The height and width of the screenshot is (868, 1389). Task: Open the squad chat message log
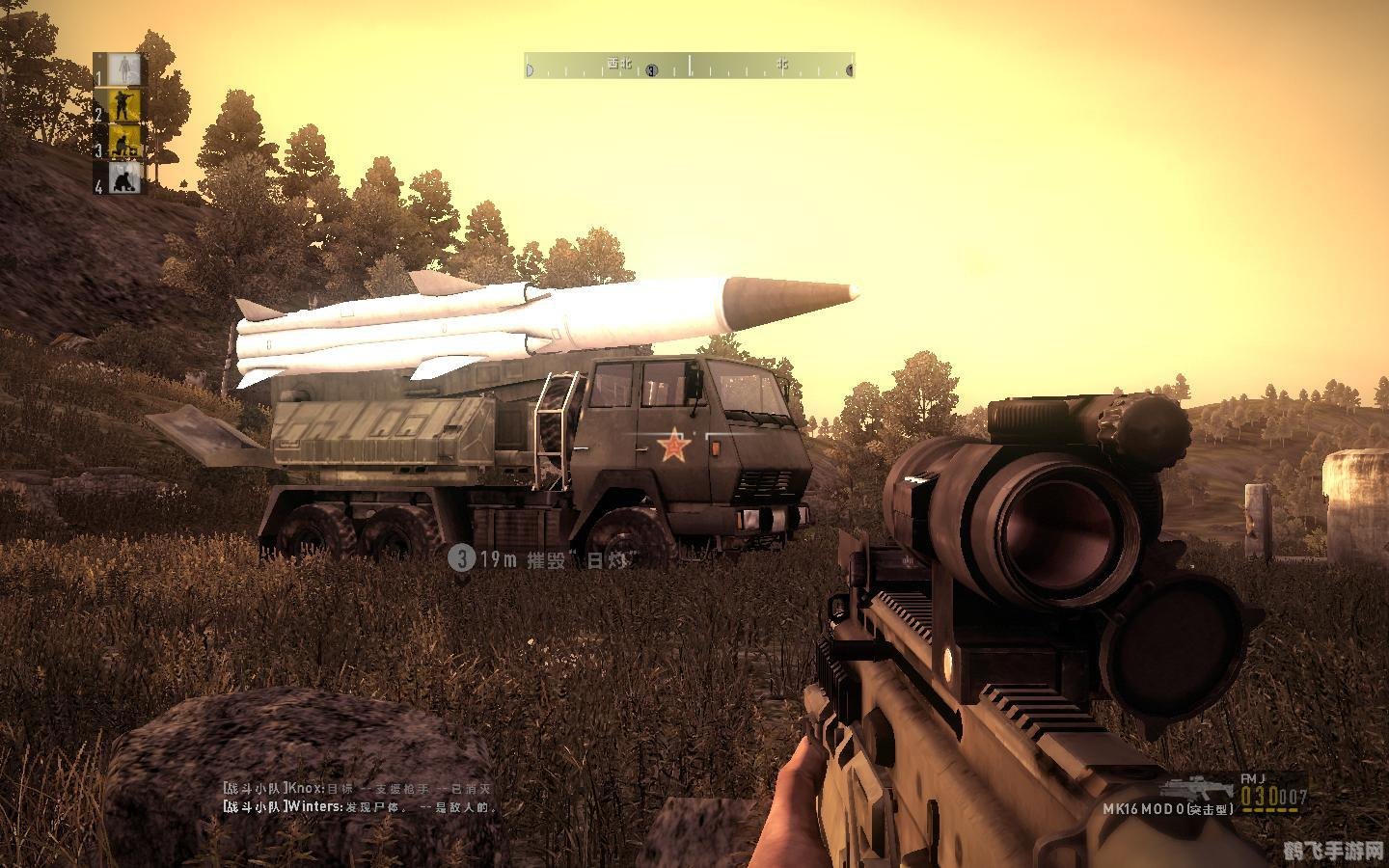pyautogui.click(x=359, y=797)
